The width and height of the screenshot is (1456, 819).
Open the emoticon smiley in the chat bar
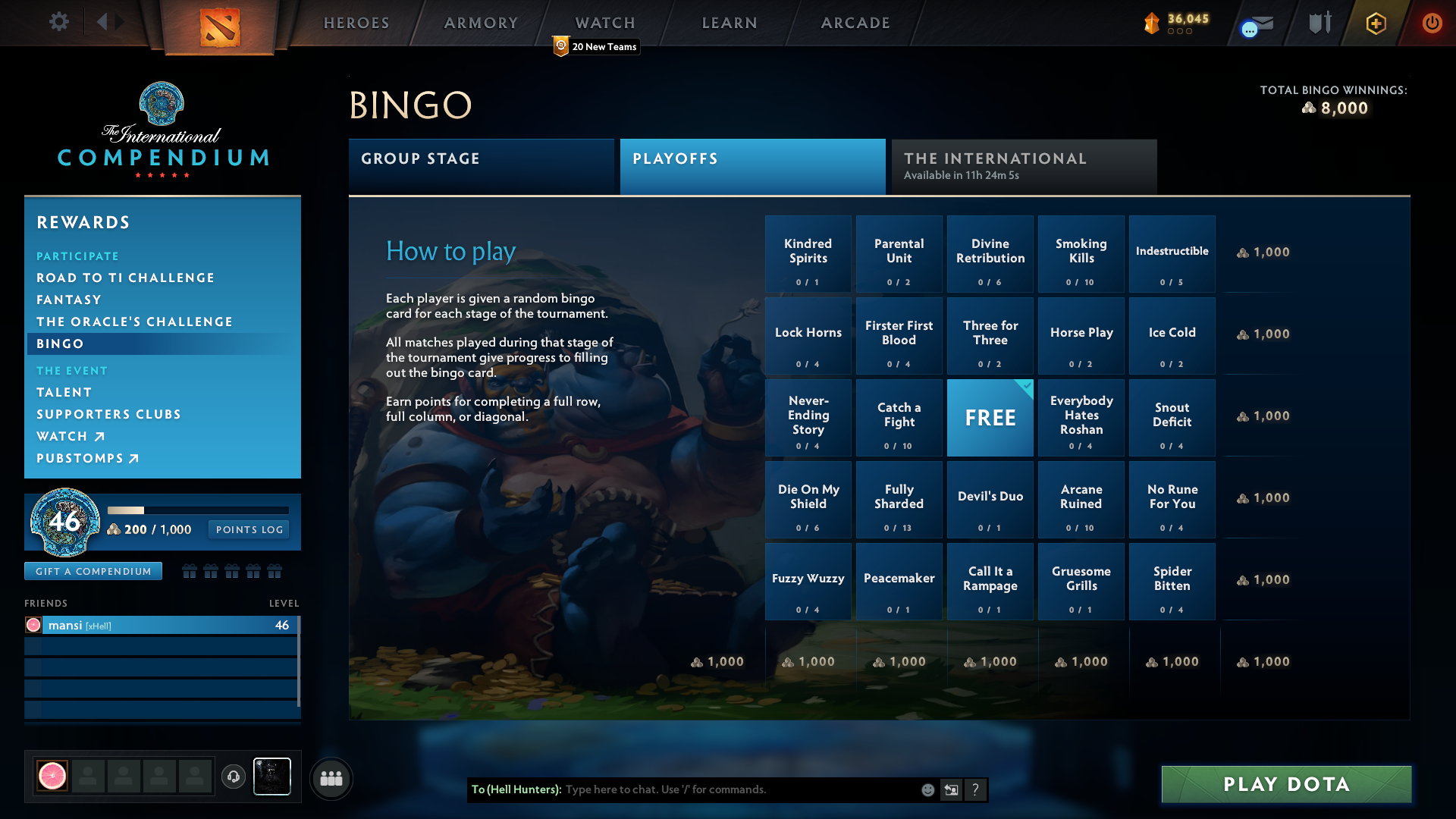point(927,789)
